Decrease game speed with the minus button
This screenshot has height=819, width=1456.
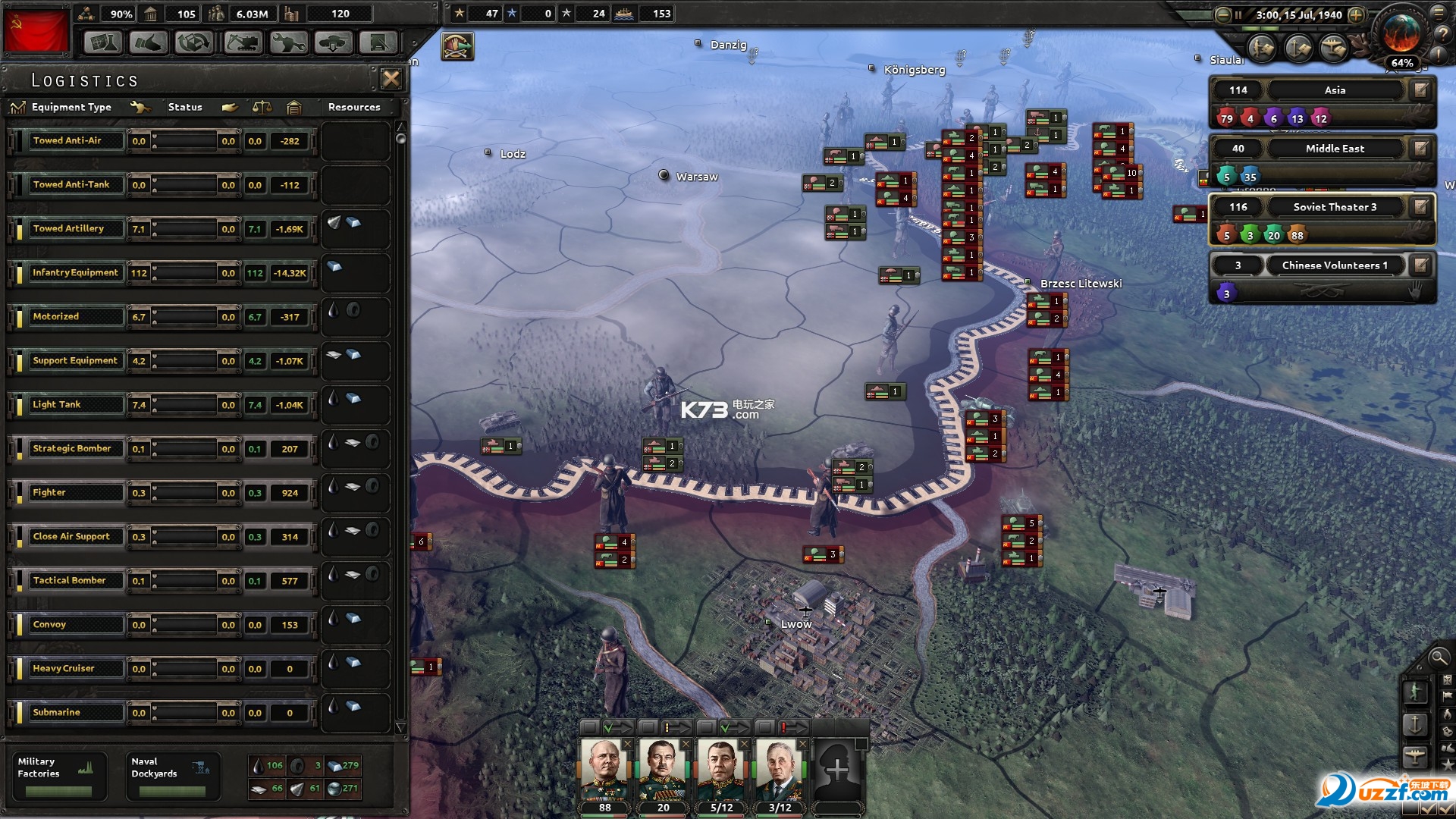(x=1222, y=14)
